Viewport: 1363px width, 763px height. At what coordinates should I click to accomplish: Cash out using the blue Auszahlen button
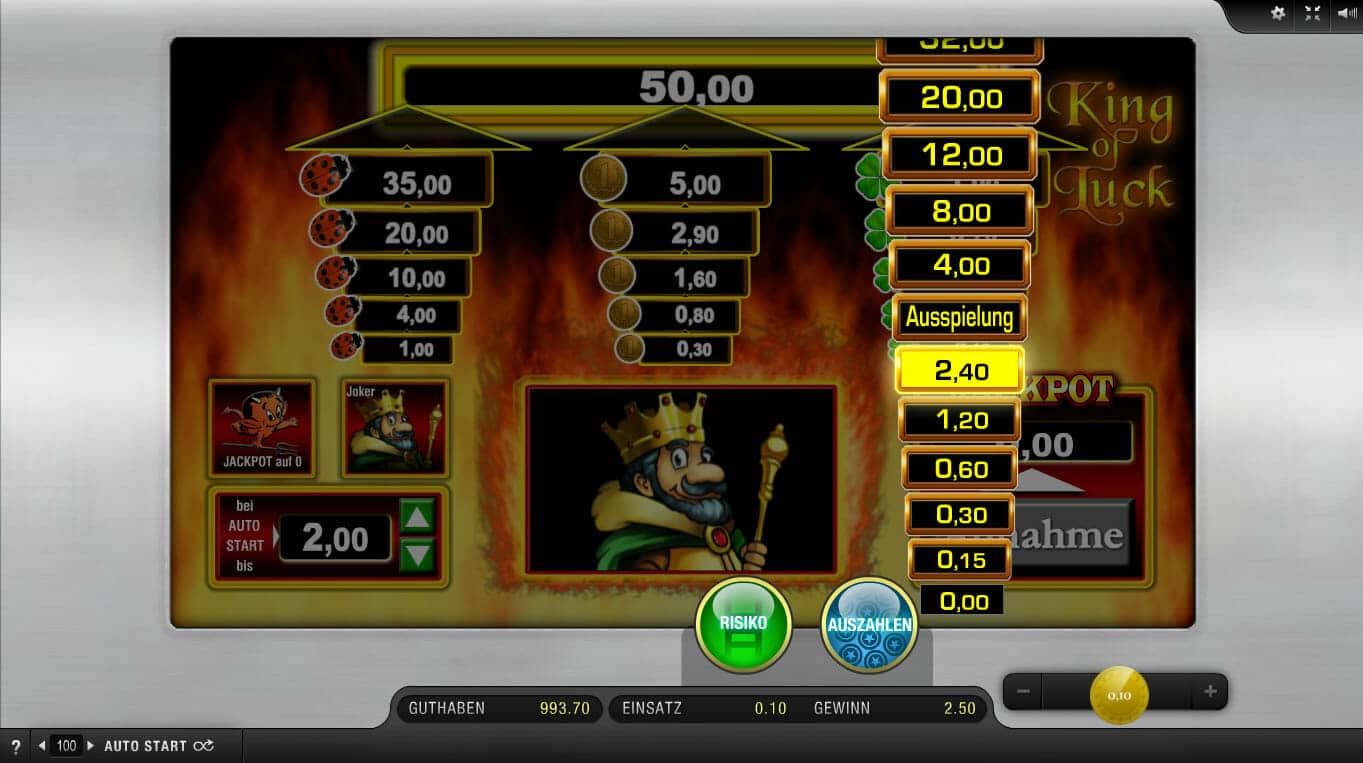pyautogui.click(x=869, y=625)
